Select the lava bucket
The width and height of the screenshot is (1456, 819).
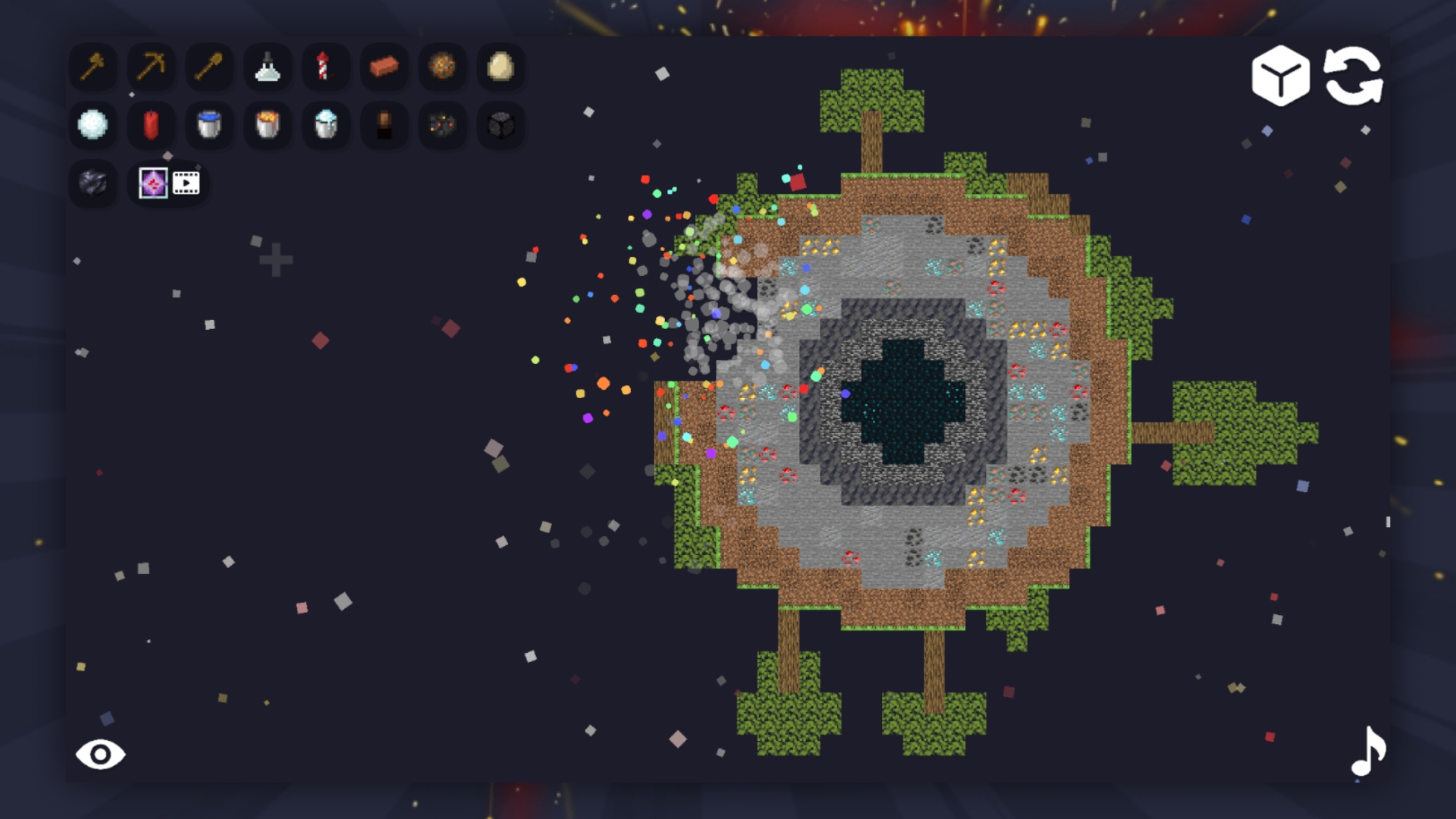pos(268,124)
